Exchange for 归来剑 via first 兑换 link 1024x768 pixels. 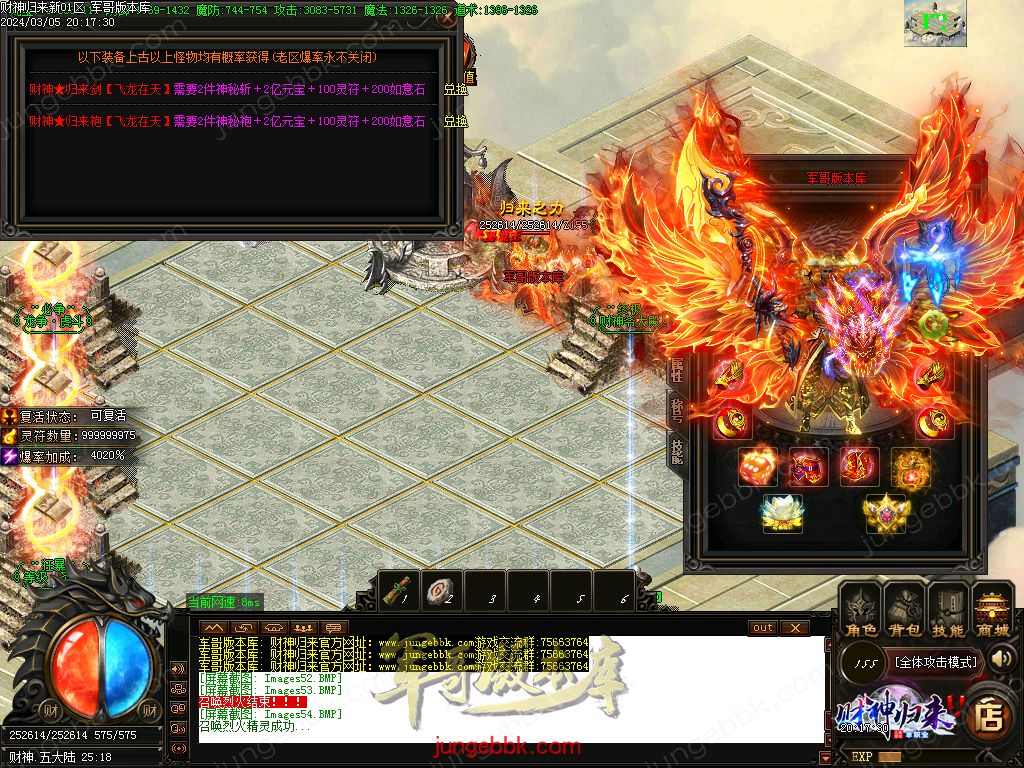[x=455, y=90]
